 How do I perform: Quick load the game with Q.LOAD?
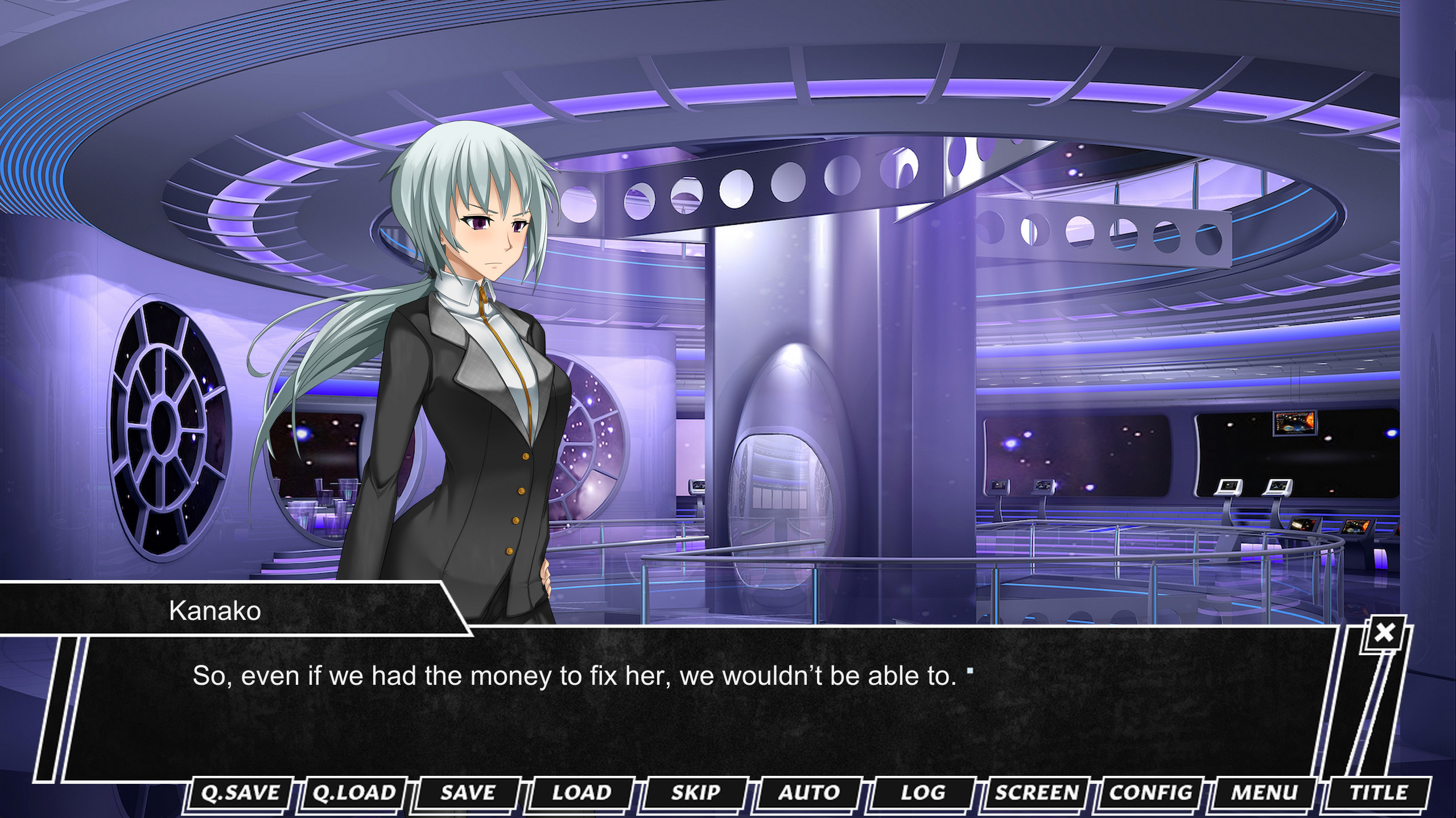tap(353, 792)
